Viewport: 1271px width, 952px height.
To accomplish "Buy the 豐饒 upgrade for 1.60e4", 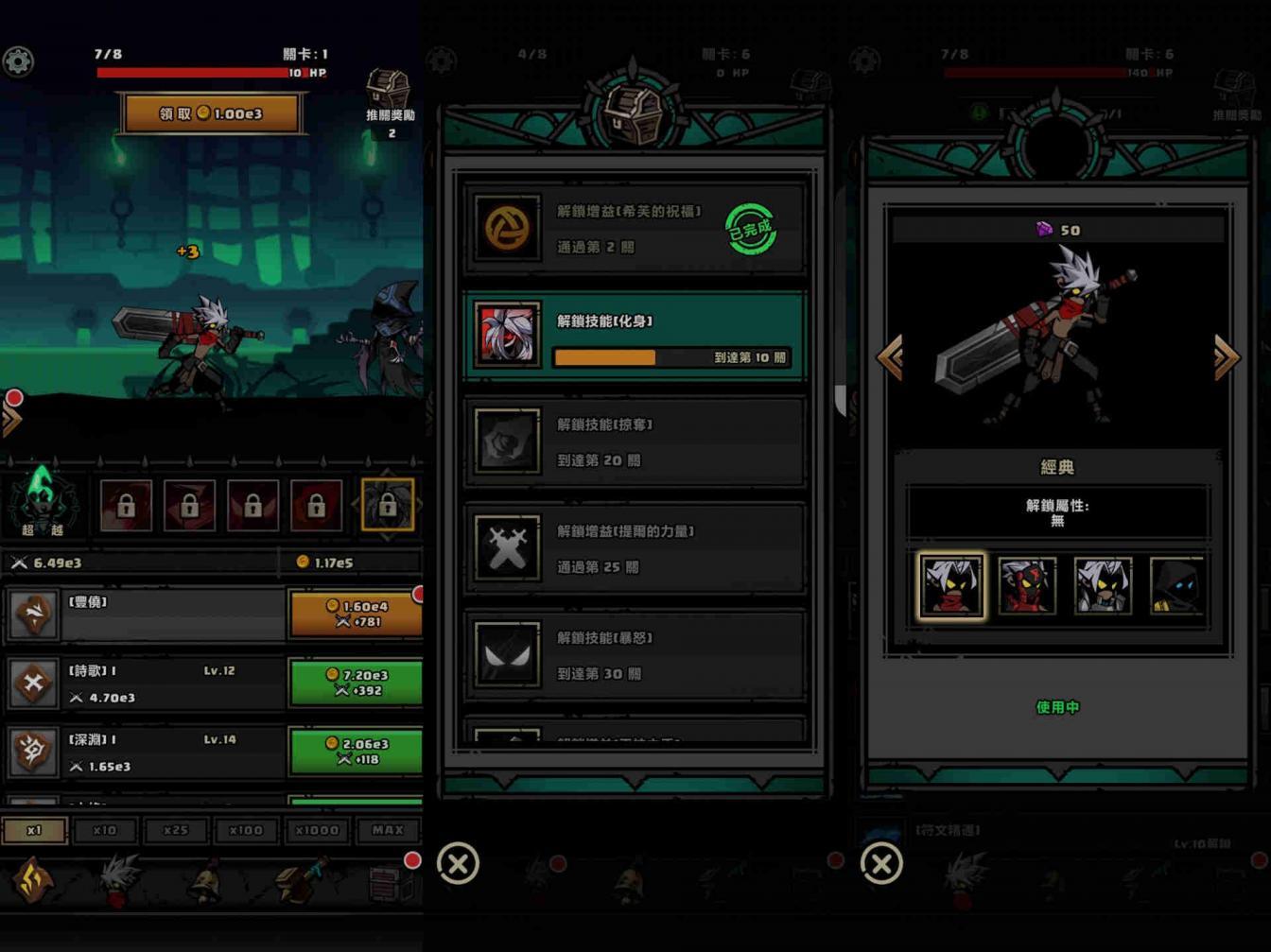I will point(355,614).
